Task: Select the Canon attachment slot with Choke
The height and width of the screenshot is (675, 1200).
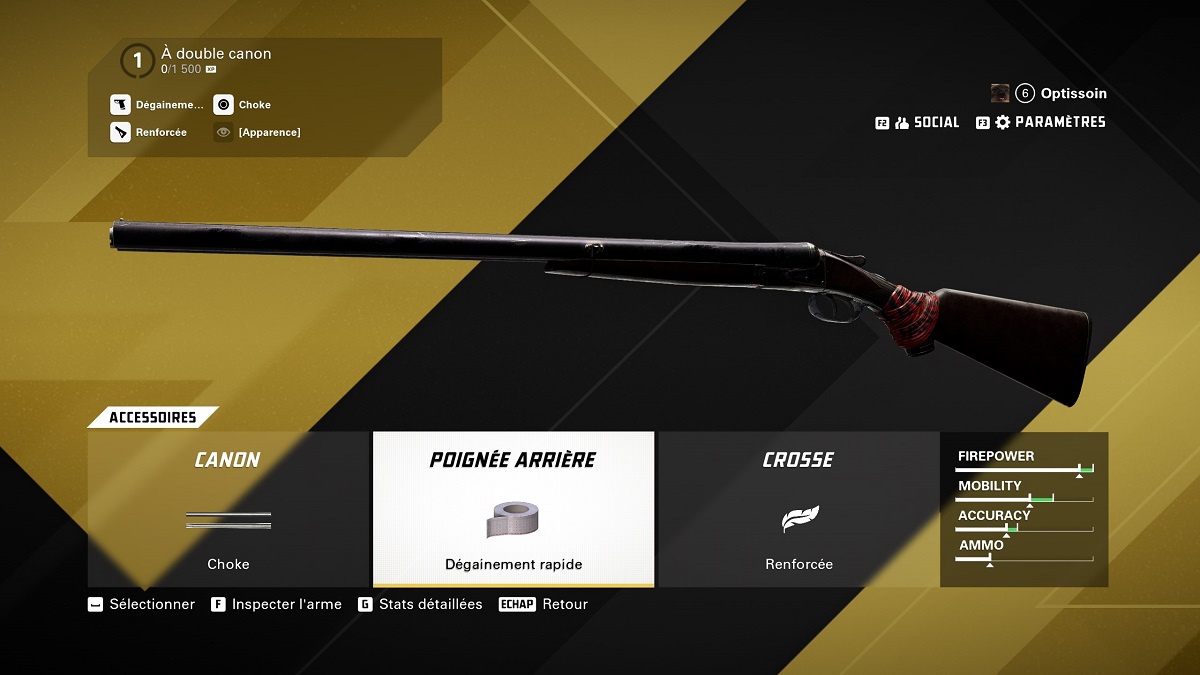Action: [228, 510]
